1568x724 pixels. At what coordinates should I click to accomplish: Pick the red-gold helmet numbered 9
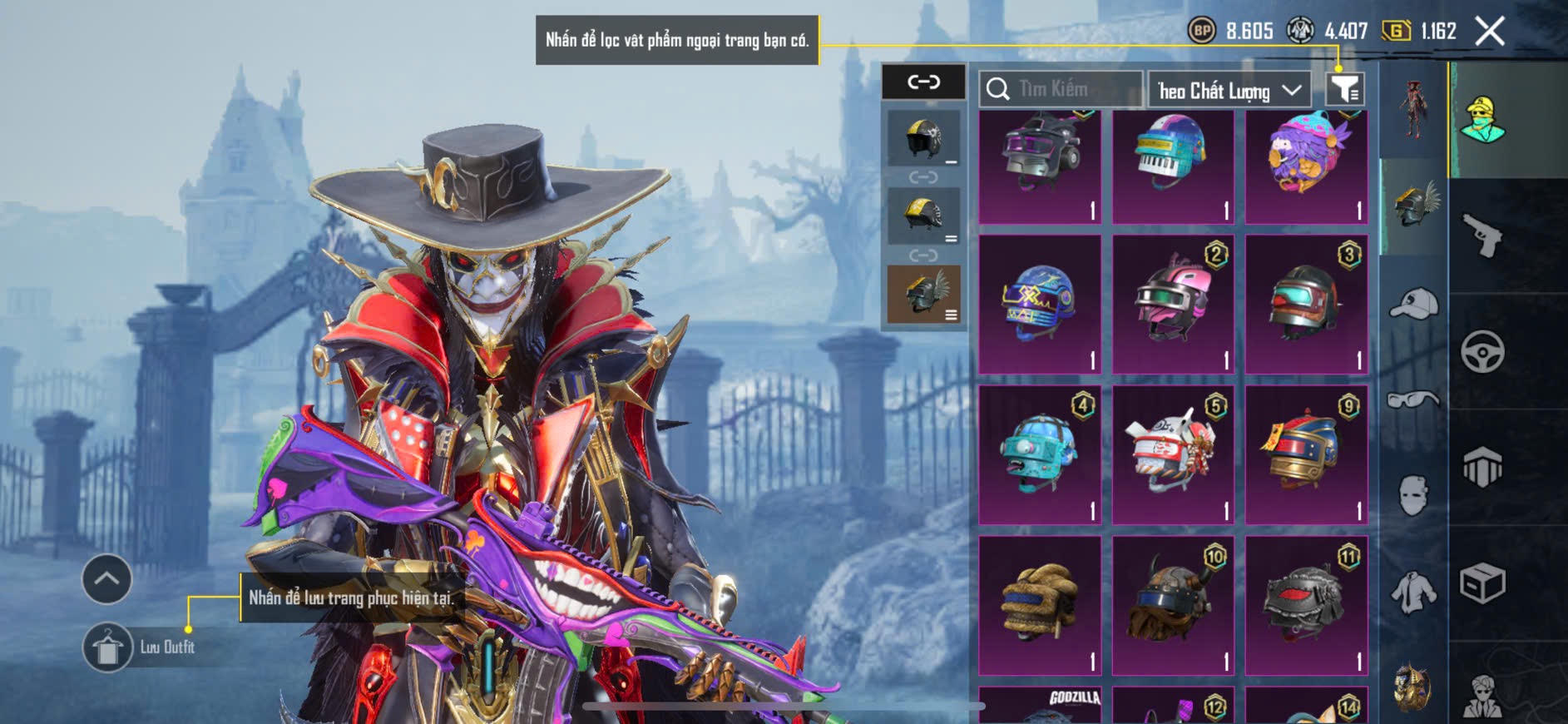[x=1306, y=454]
